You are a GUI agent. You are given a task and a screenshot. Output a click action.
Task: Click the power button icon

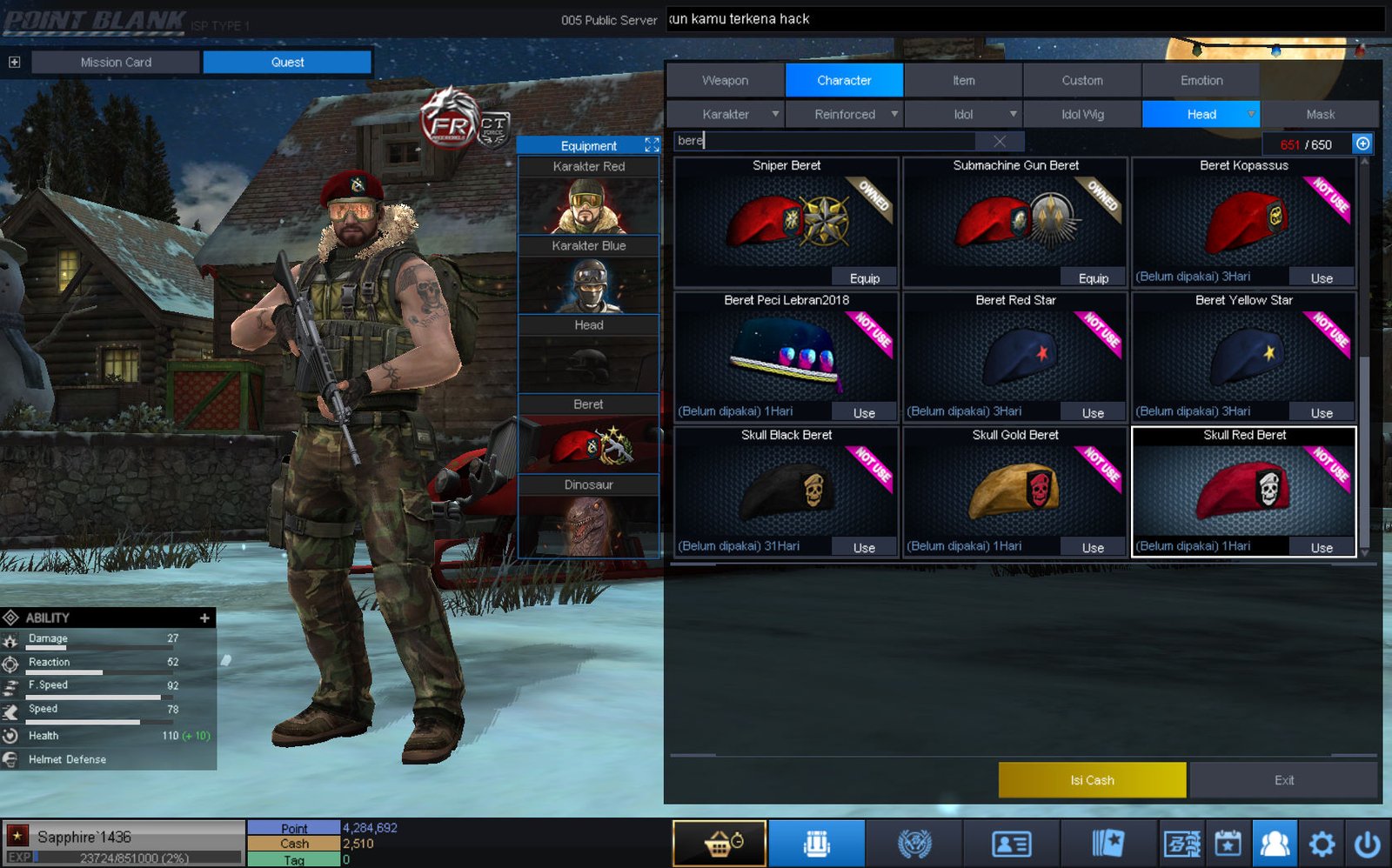tap(1367, 844)
